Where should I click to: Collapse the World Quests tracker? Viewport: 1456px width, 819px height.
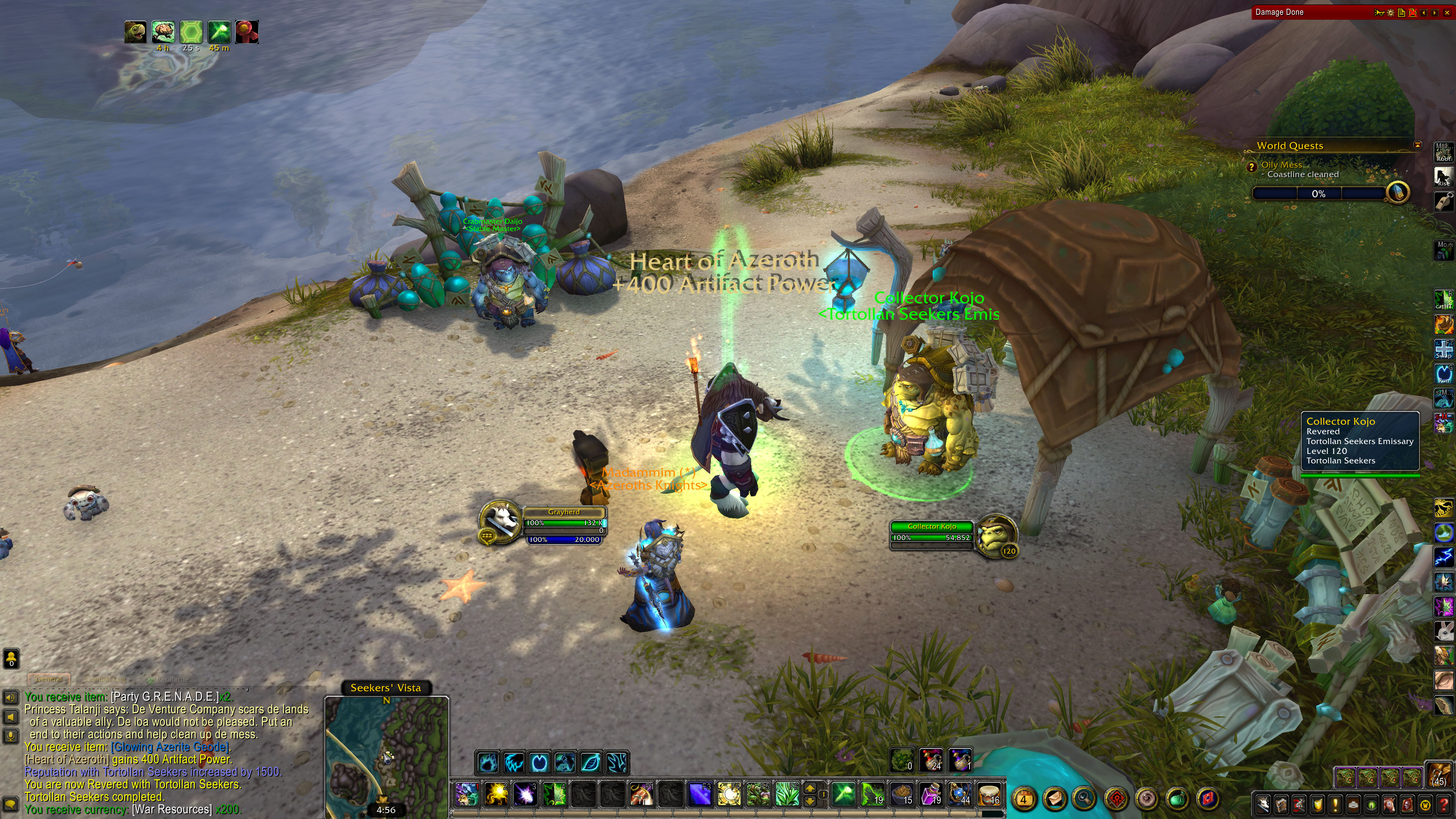1418,145
